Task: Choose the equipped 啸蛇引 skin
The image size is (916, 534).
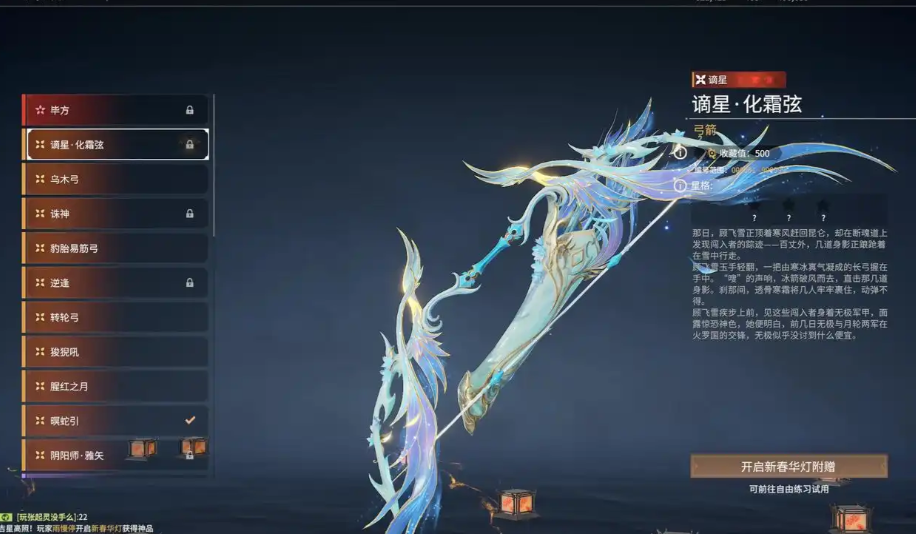Action: click(x=115, y=421)
